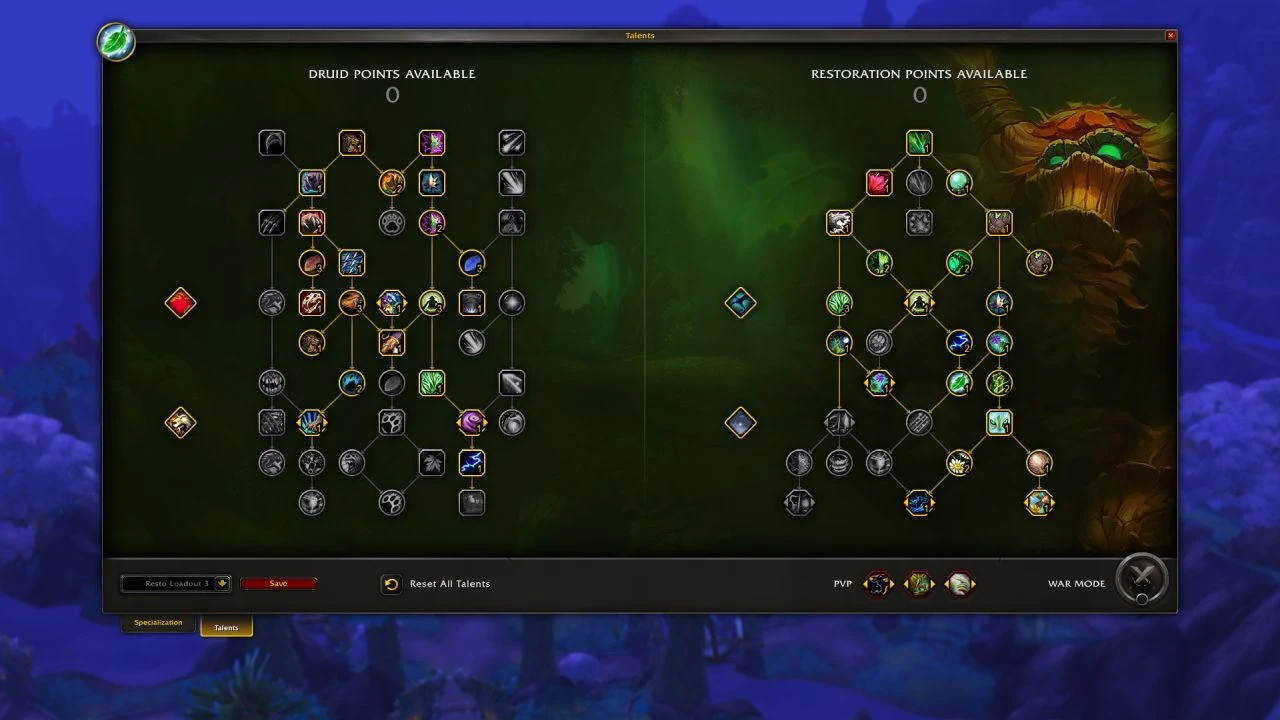The image size is (1280, 720).
Task: Toggle War Mode on
Action: [1141, 580]
